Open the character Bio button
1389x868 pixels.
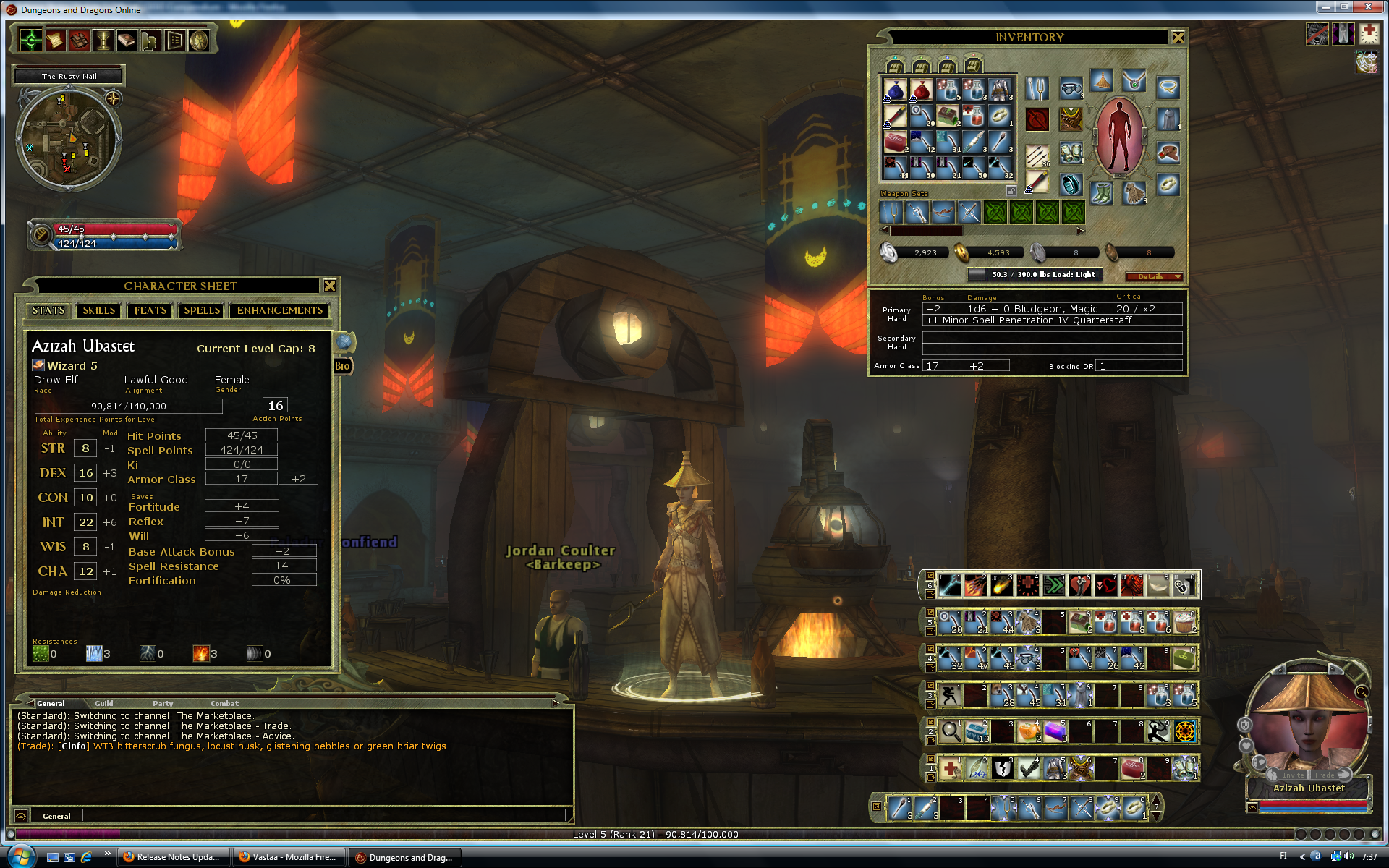342,366
